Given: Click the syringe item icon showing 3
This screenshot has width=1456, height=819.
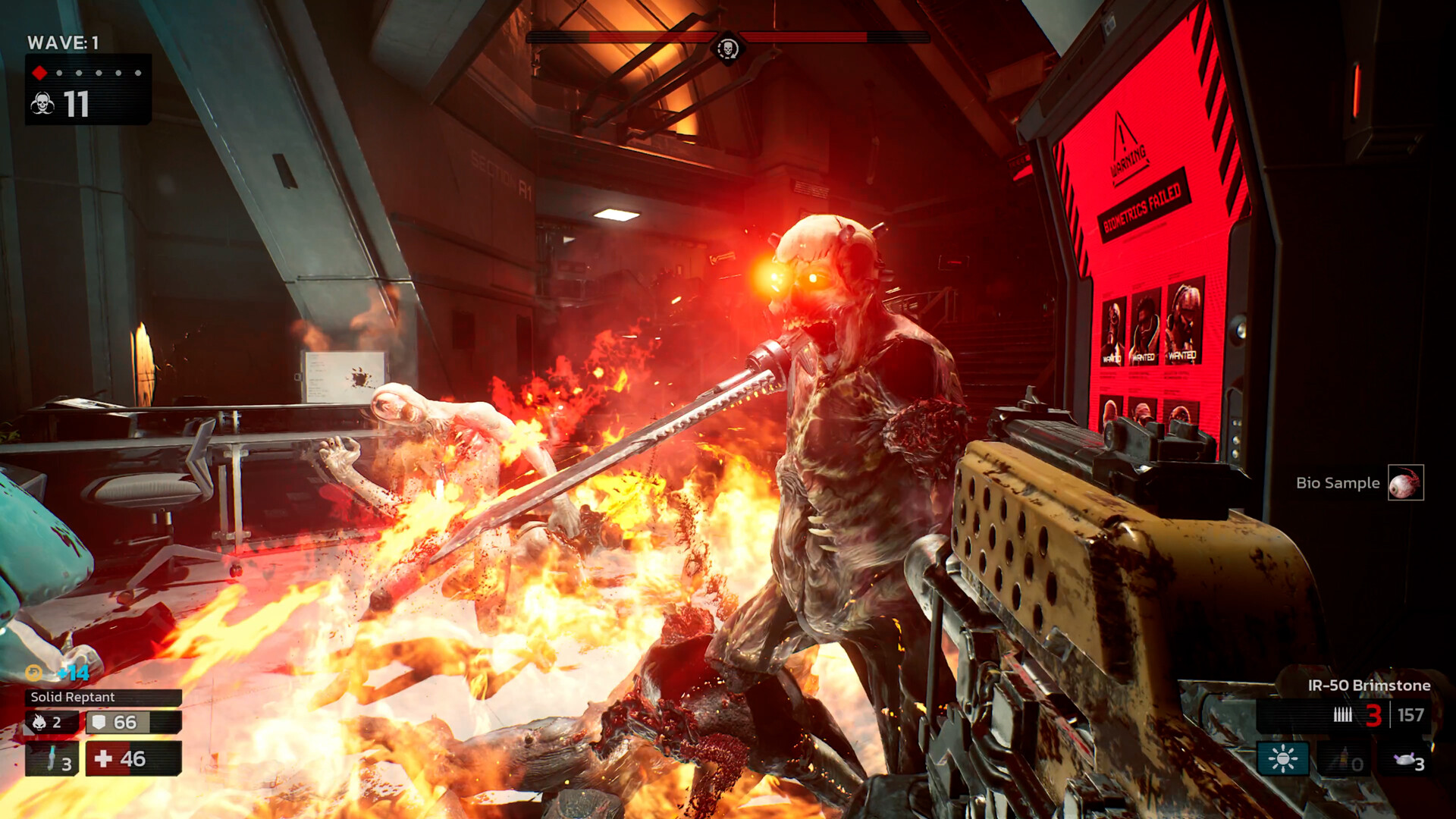Looking at the screenshot, I should (x=50, y=758).
